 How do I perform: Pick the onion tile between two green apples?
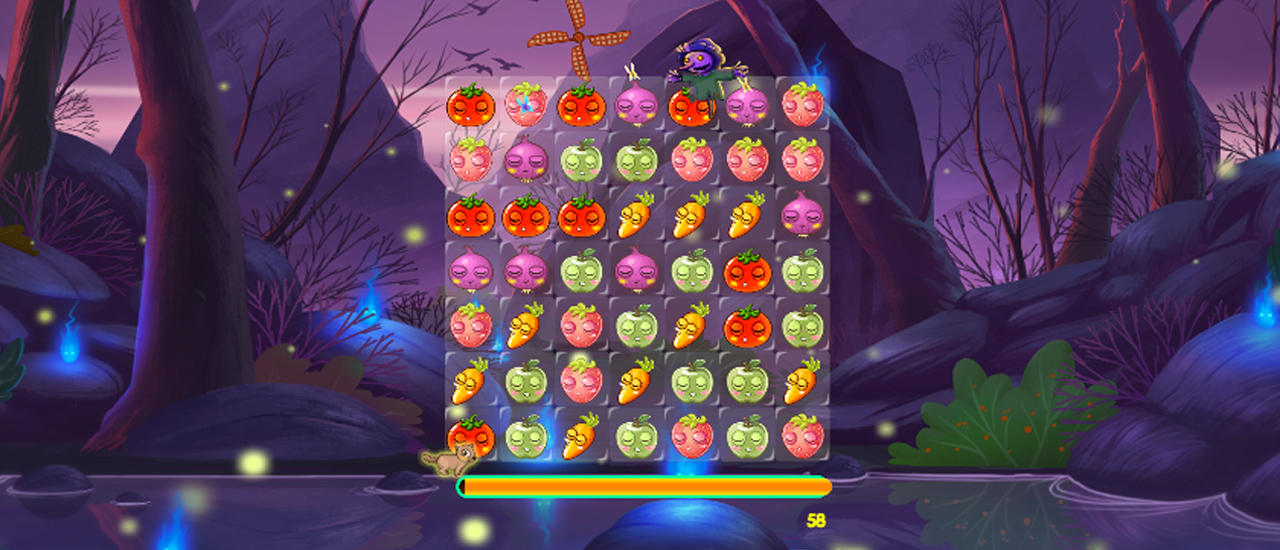(x=636, y=270)
